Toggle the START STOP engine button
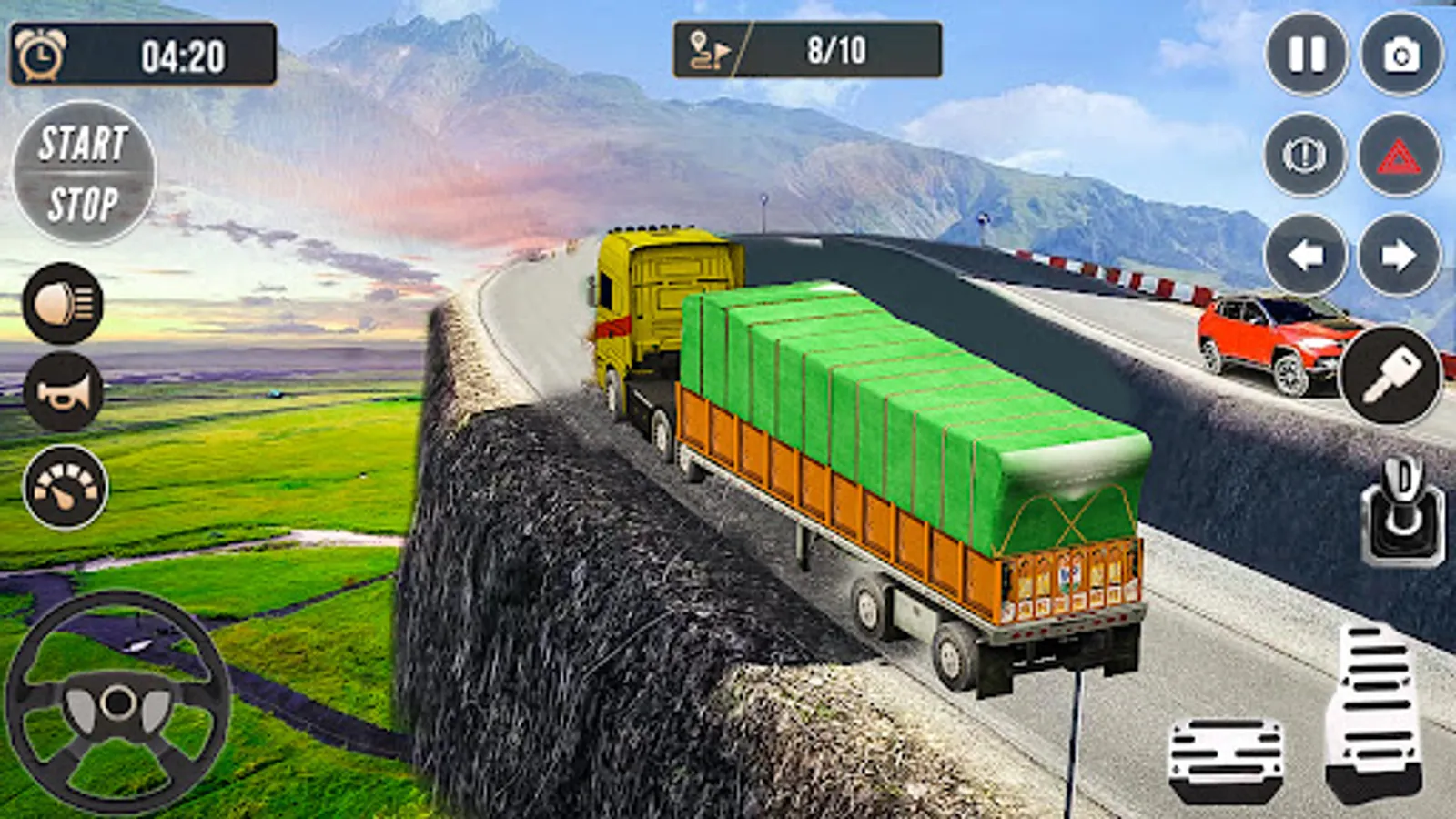Viewport: 1456px width, 819px height. pos(84,173)
